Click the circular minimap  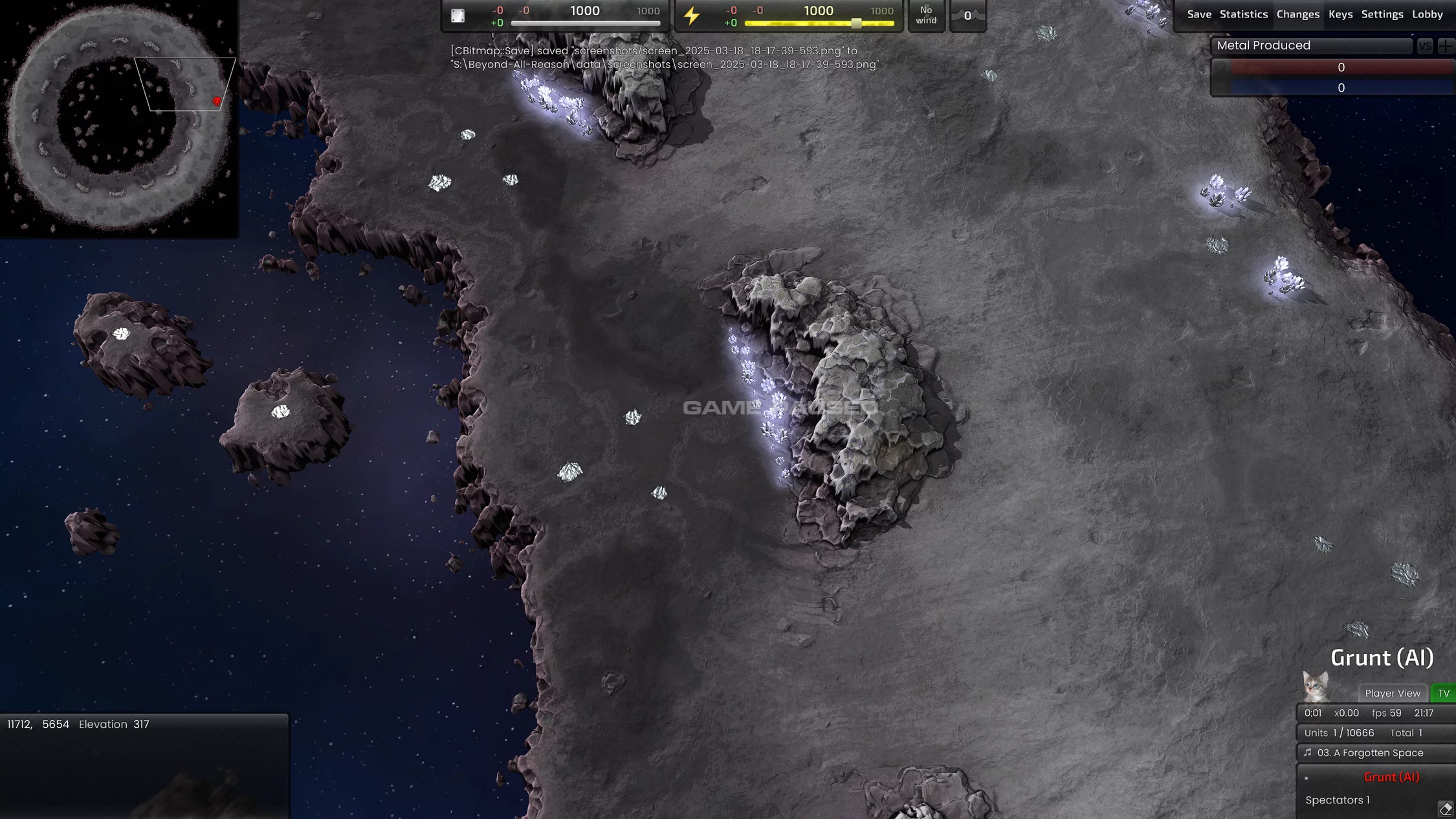(118, 118)
